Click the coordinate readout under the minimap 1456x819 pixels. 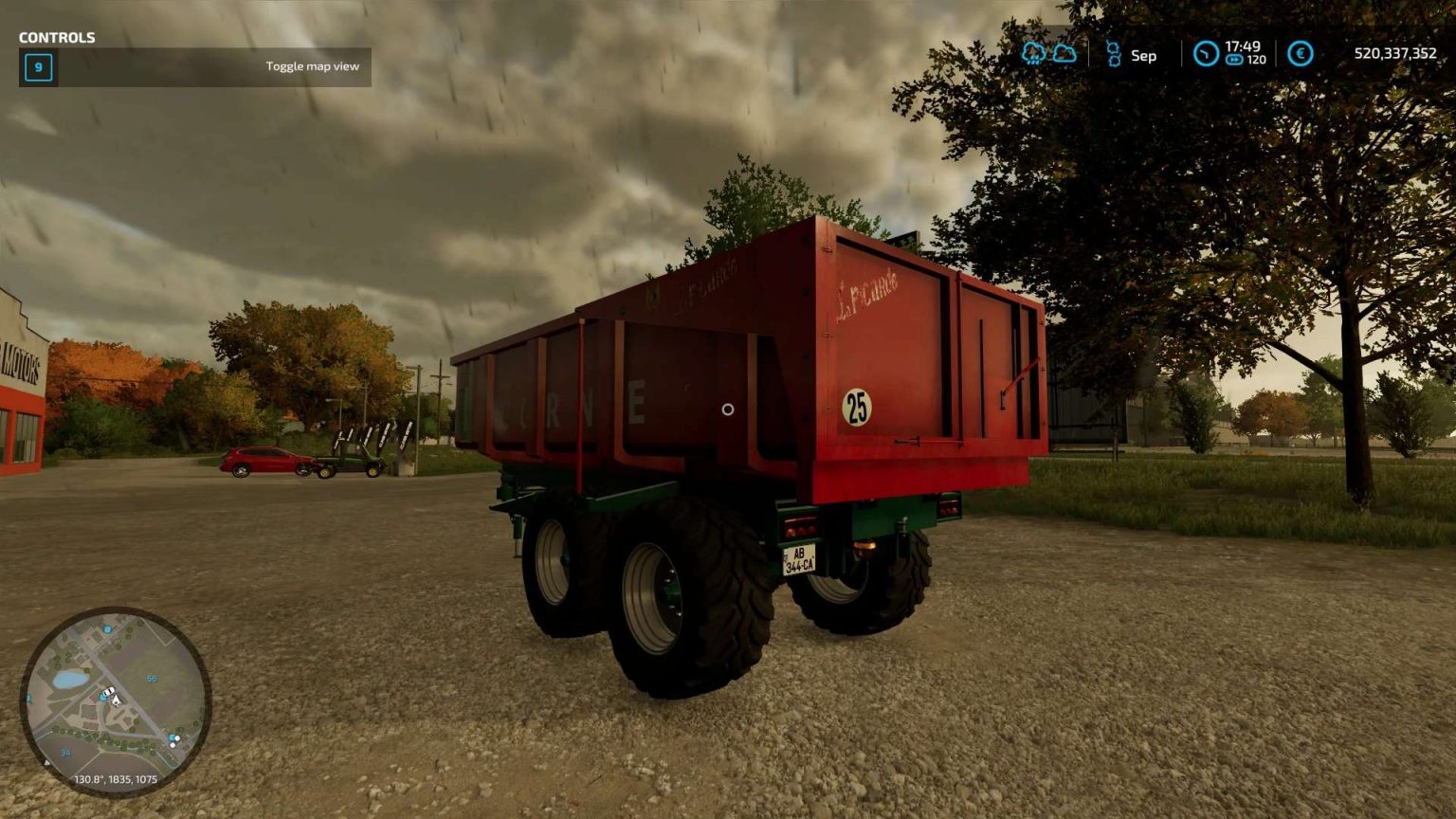(116, 779)
